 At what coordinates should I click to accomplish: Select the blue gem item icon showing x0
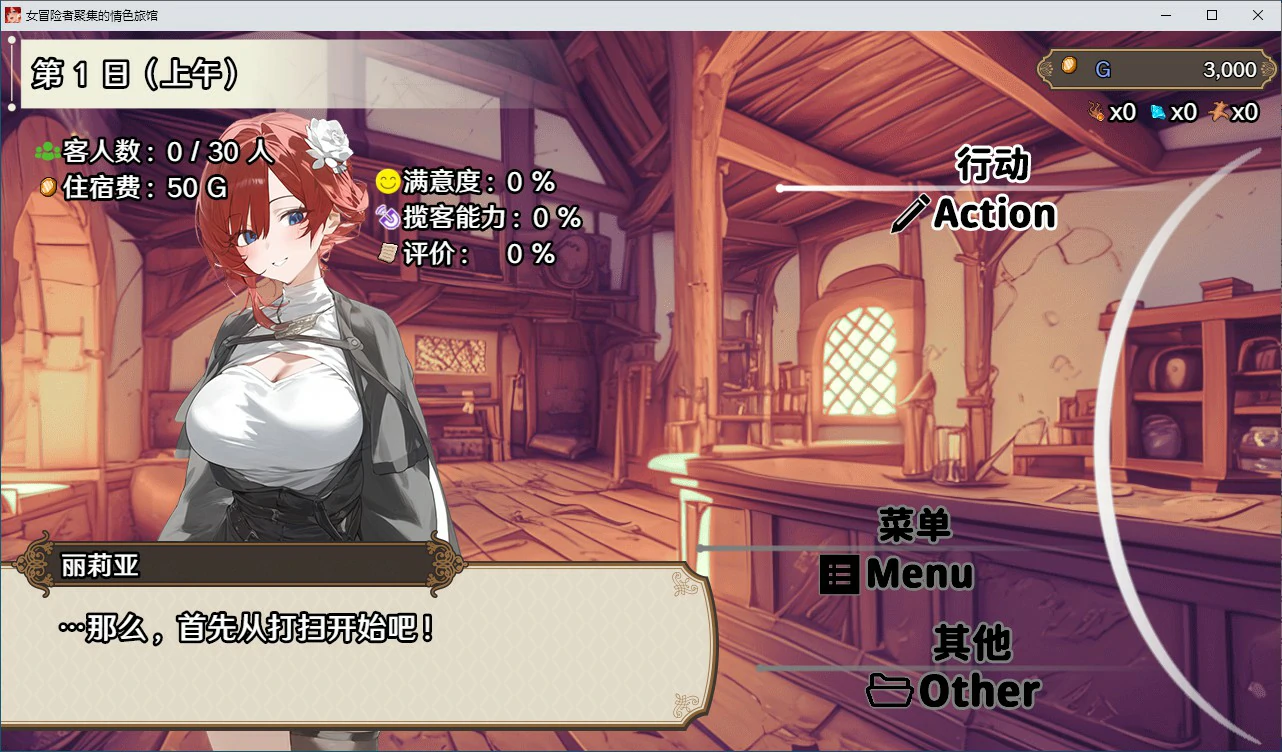pyautogui.click(x=1158, y=112)
